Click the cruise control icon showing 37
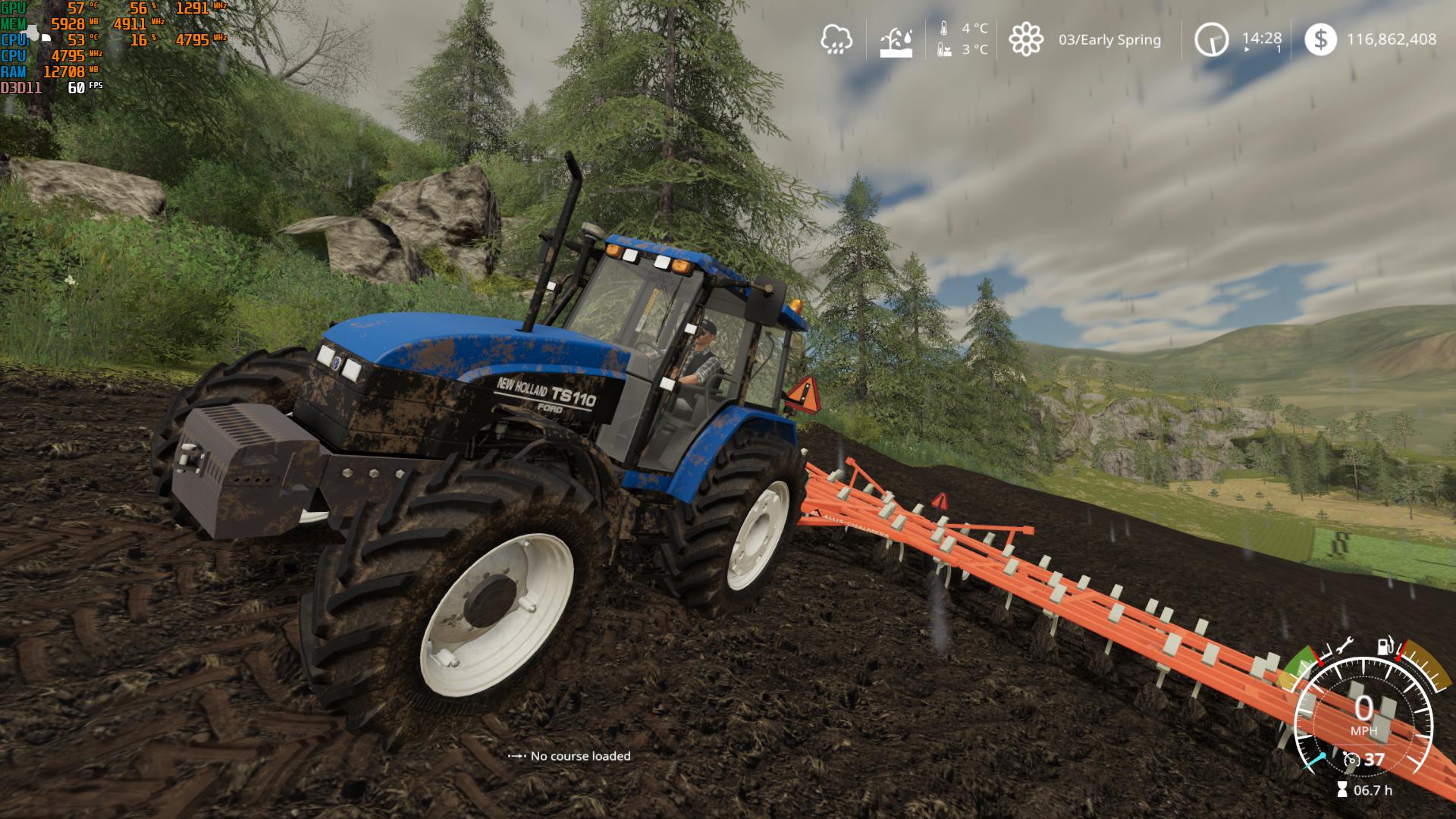 1352,759
